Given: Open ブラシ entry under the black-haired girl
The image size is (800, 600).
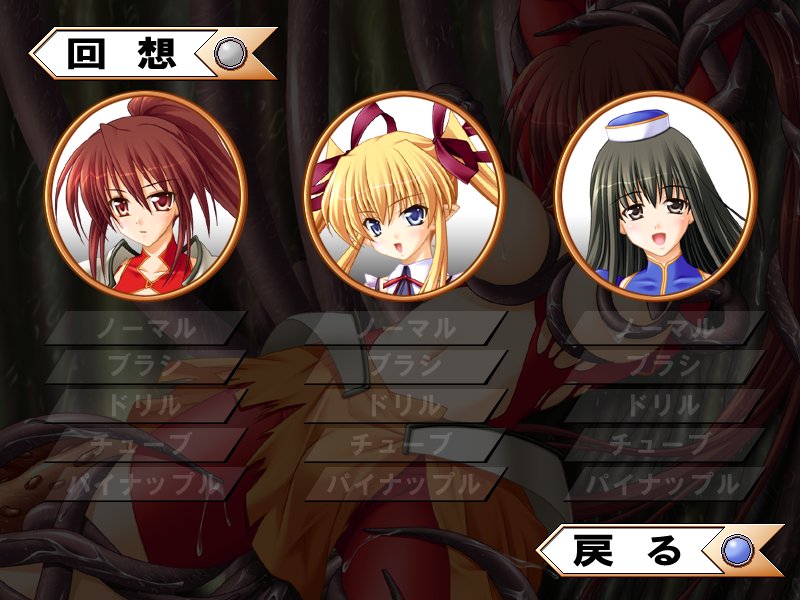Looking at the screenshot, I should point(664,367).
